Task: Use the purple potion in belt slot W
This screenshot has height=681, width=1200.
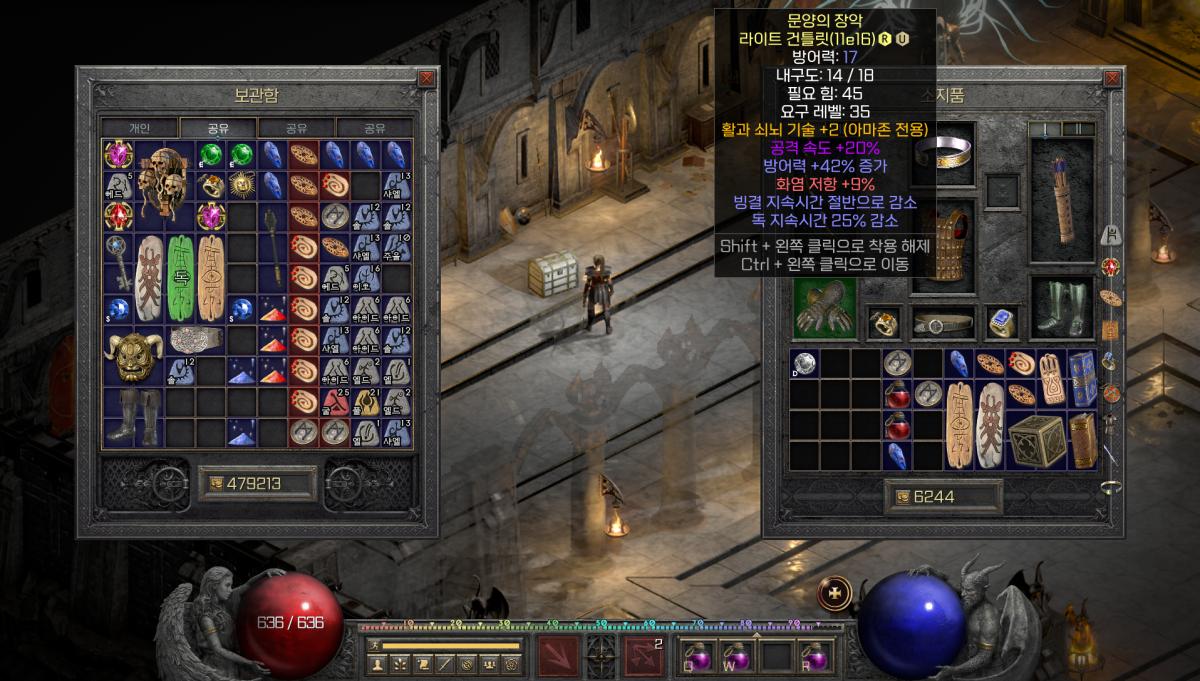Action: point(737,655)
